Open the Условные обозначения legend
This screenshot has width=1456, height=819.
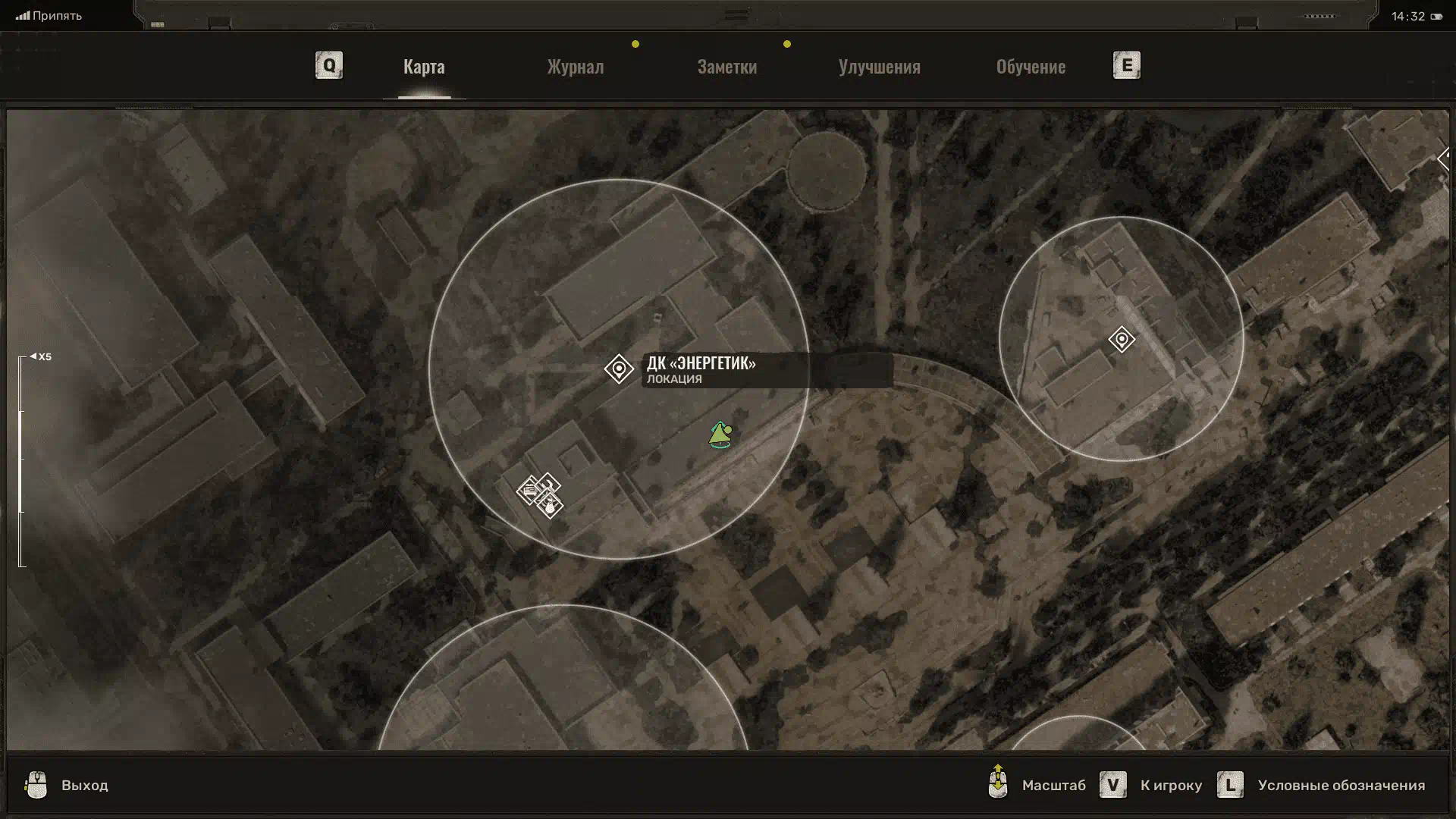pos(1321,785)
